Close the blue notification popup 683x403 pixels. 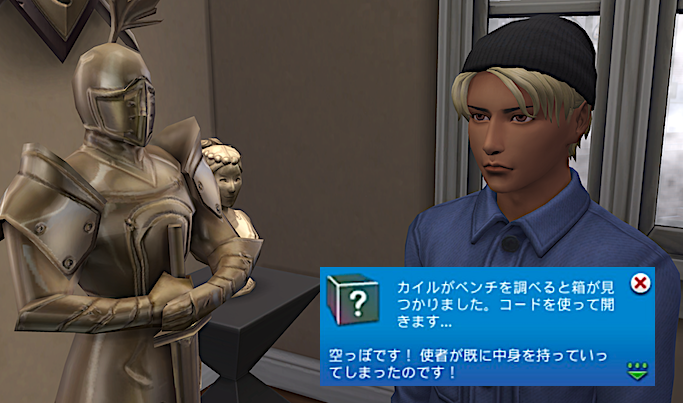tap(642, 283)
